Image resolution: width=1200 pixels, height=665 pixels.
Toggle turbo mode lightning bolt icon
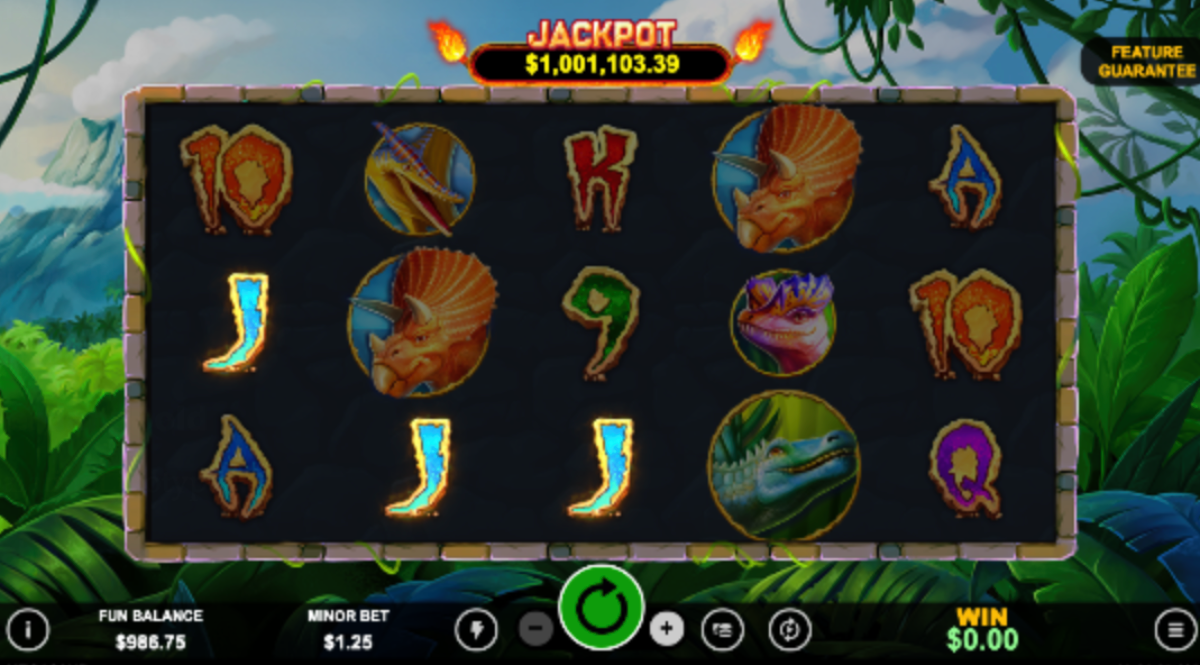pos(476,629)
